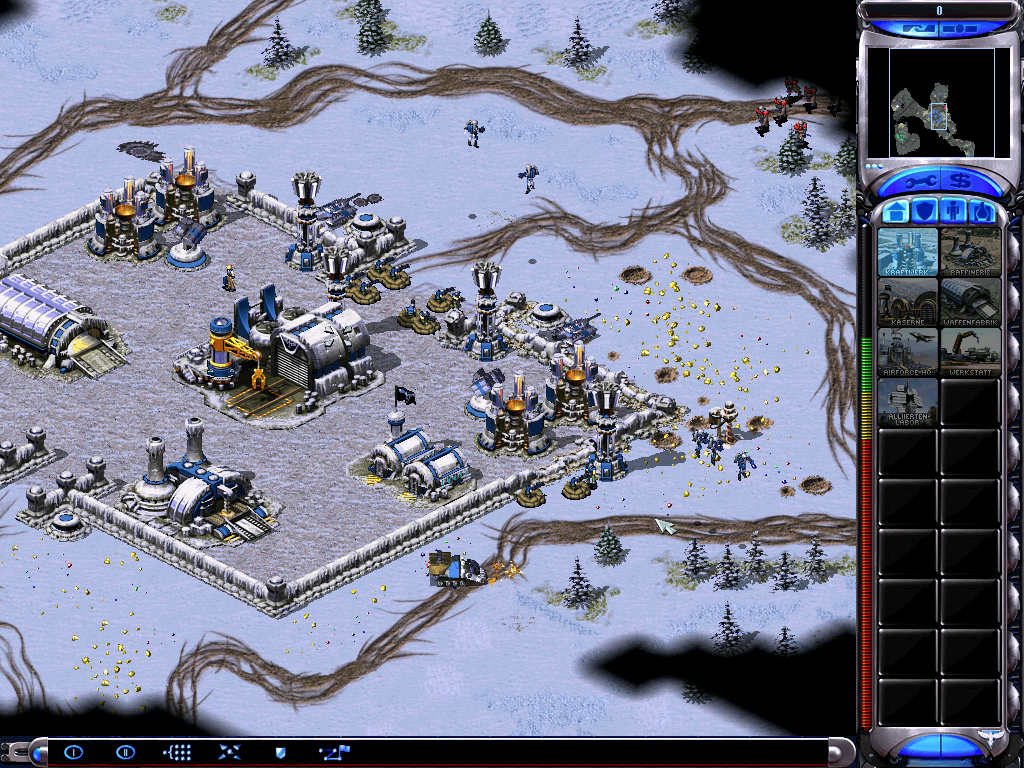Select the Kaserne build icon
This screenshot has width=1024, height=768.
(x=908, y=302)
